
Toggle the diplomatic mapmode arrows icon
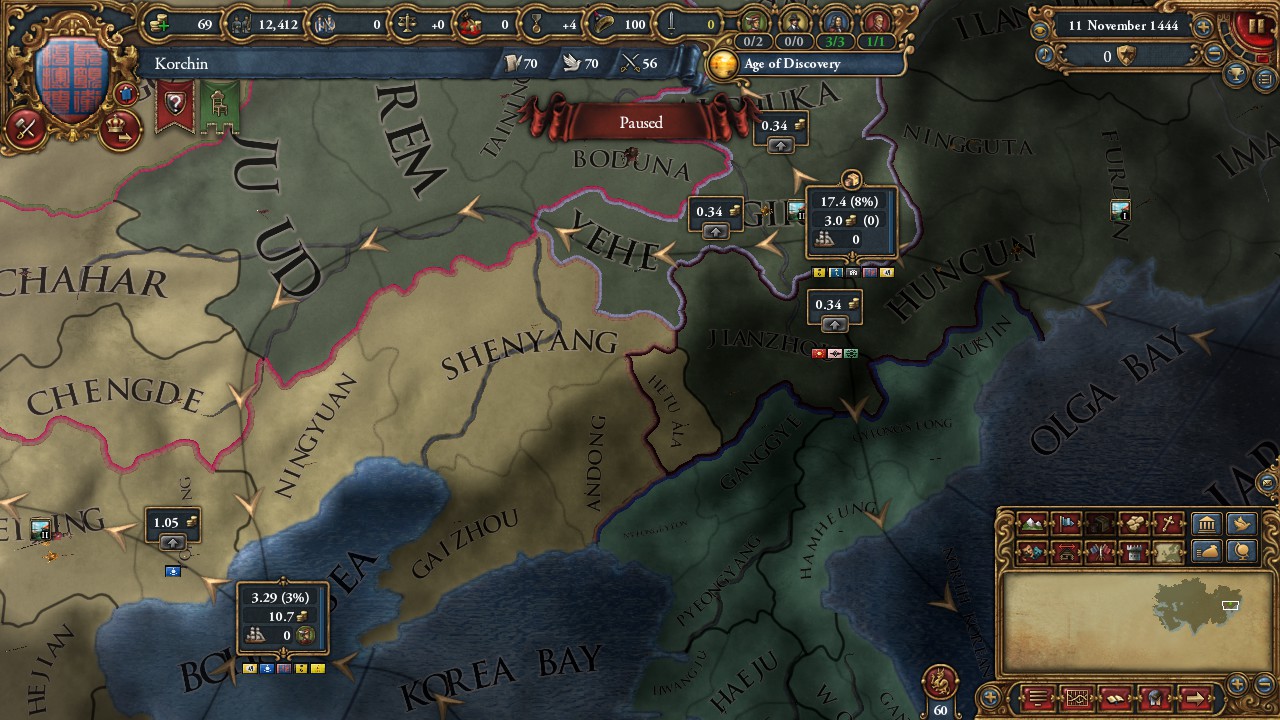click(x=1066, y=549)
